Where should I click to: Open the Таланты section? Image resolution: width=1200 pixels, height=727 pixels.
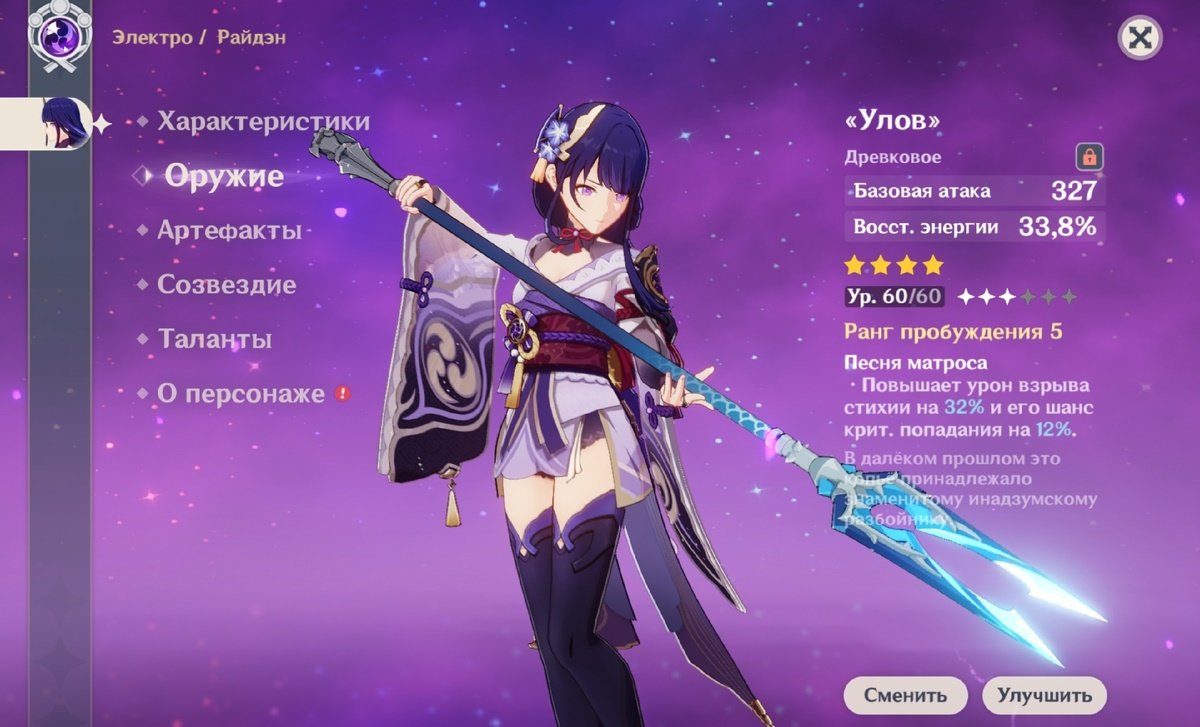tap(215, 339)
